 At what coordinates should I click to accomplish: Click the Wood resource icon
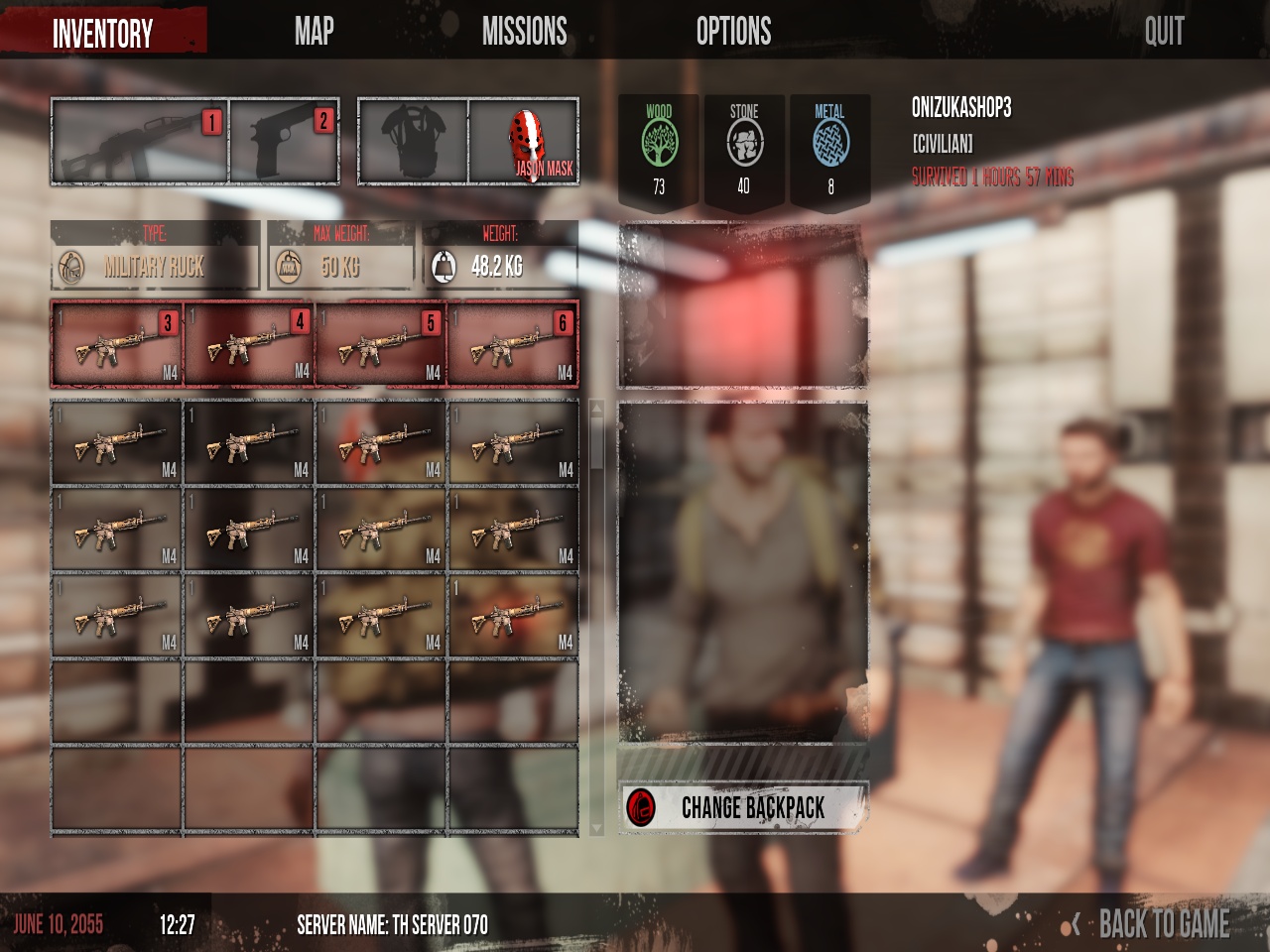[x=659, y=145]
